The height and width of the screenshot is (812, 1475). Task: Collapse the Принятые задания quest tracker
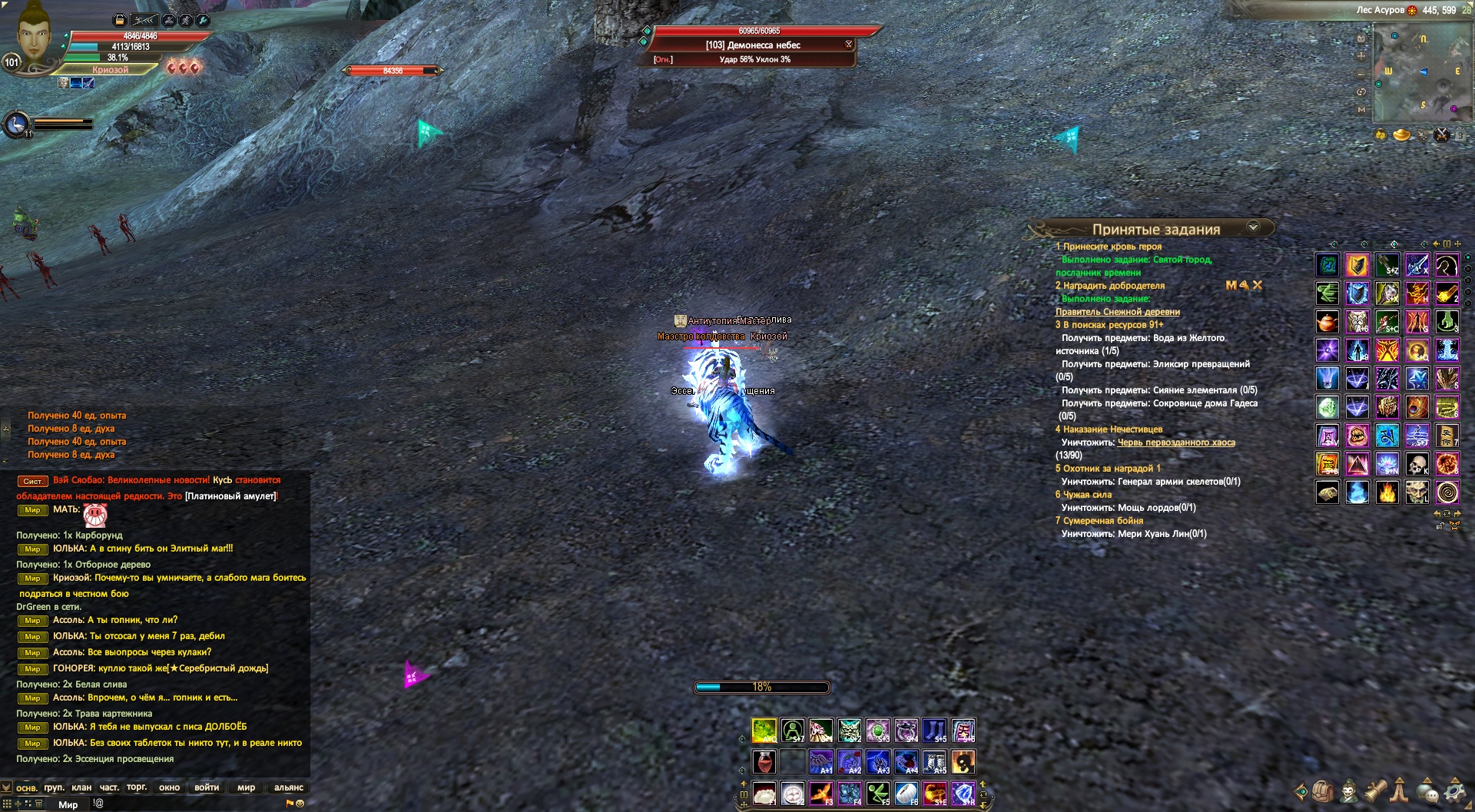pos(1253,227)
